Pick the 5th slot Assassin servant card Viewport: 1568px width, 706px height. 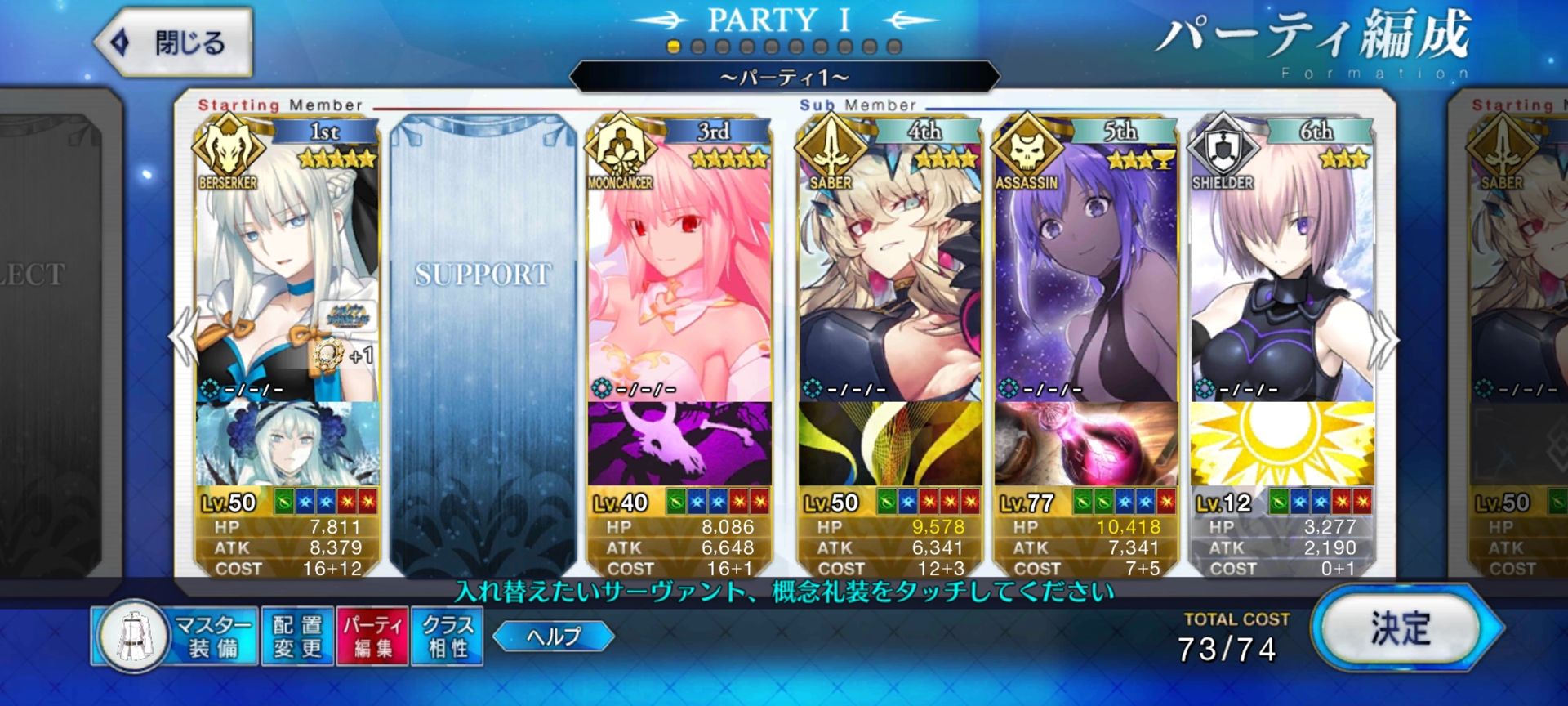1086,270
